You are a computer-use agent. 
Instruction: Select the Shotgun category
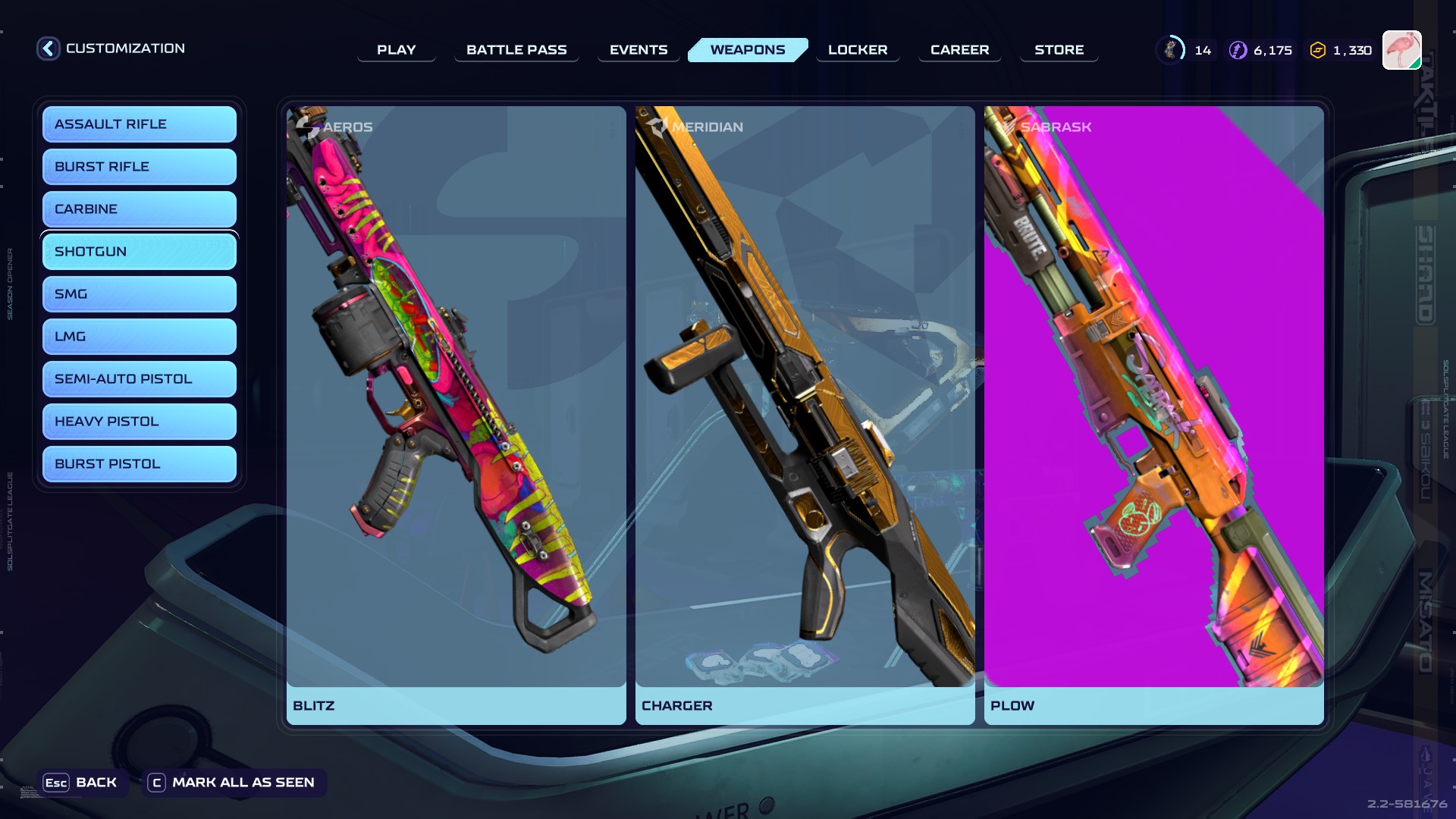140,252
